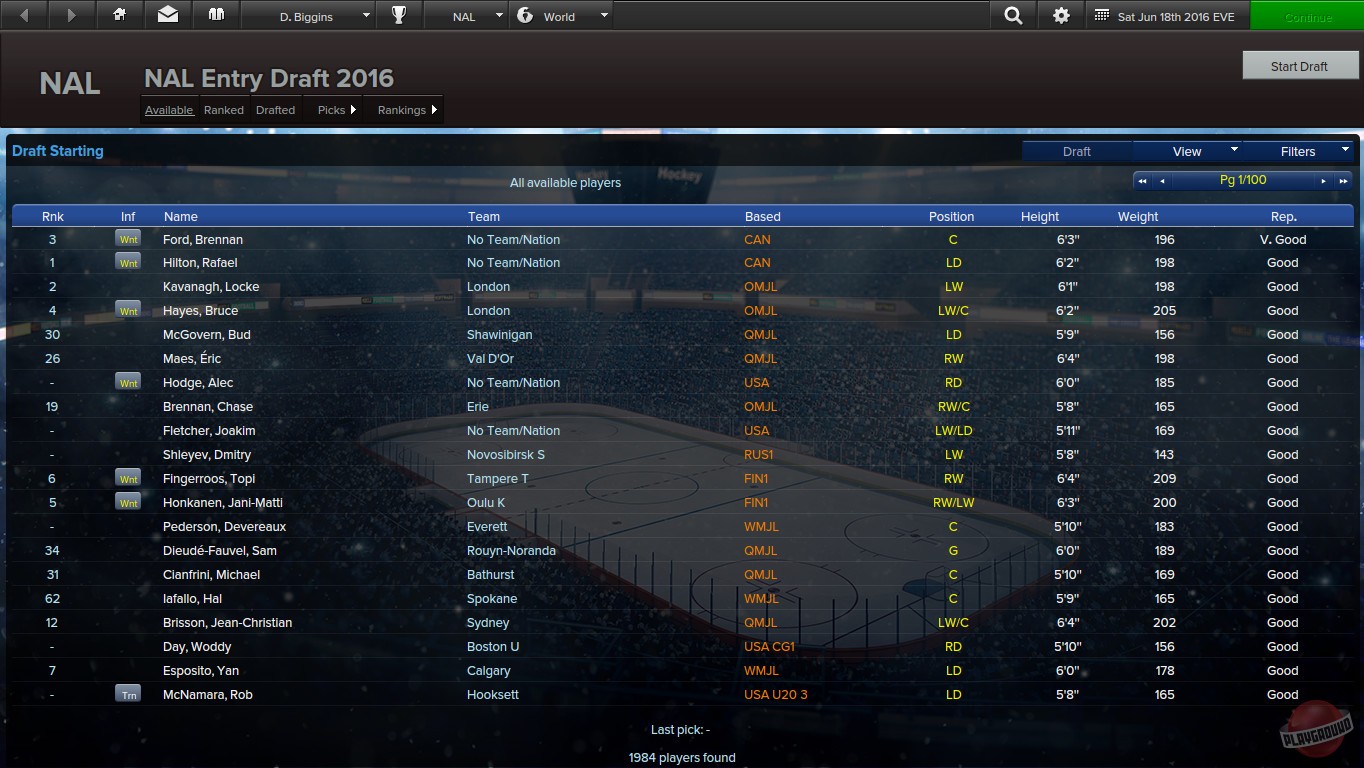This screenshot has height=768, width=1364.
Task: Click the calendar date icon
Action: [1104, 15]
